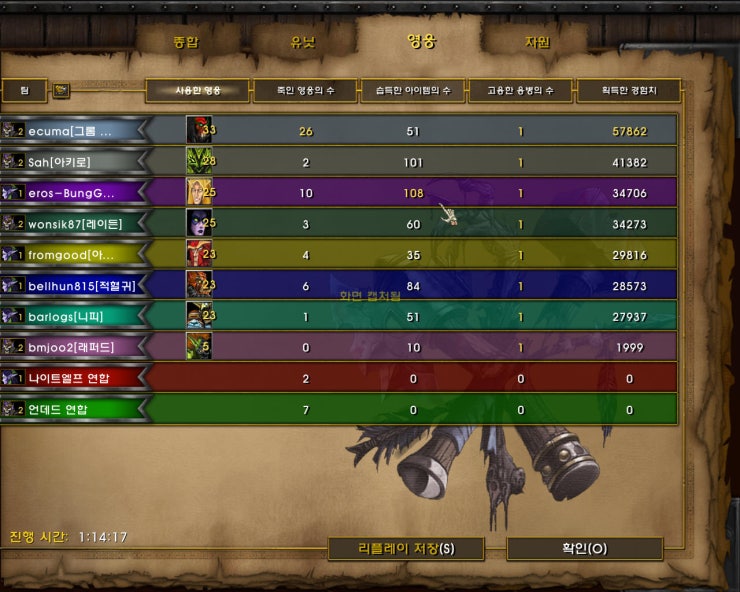The width and height of the screenshot is (740, 592).
Task: Select the 획득한 경험치 column header
Action: click(x=628, y=91)
